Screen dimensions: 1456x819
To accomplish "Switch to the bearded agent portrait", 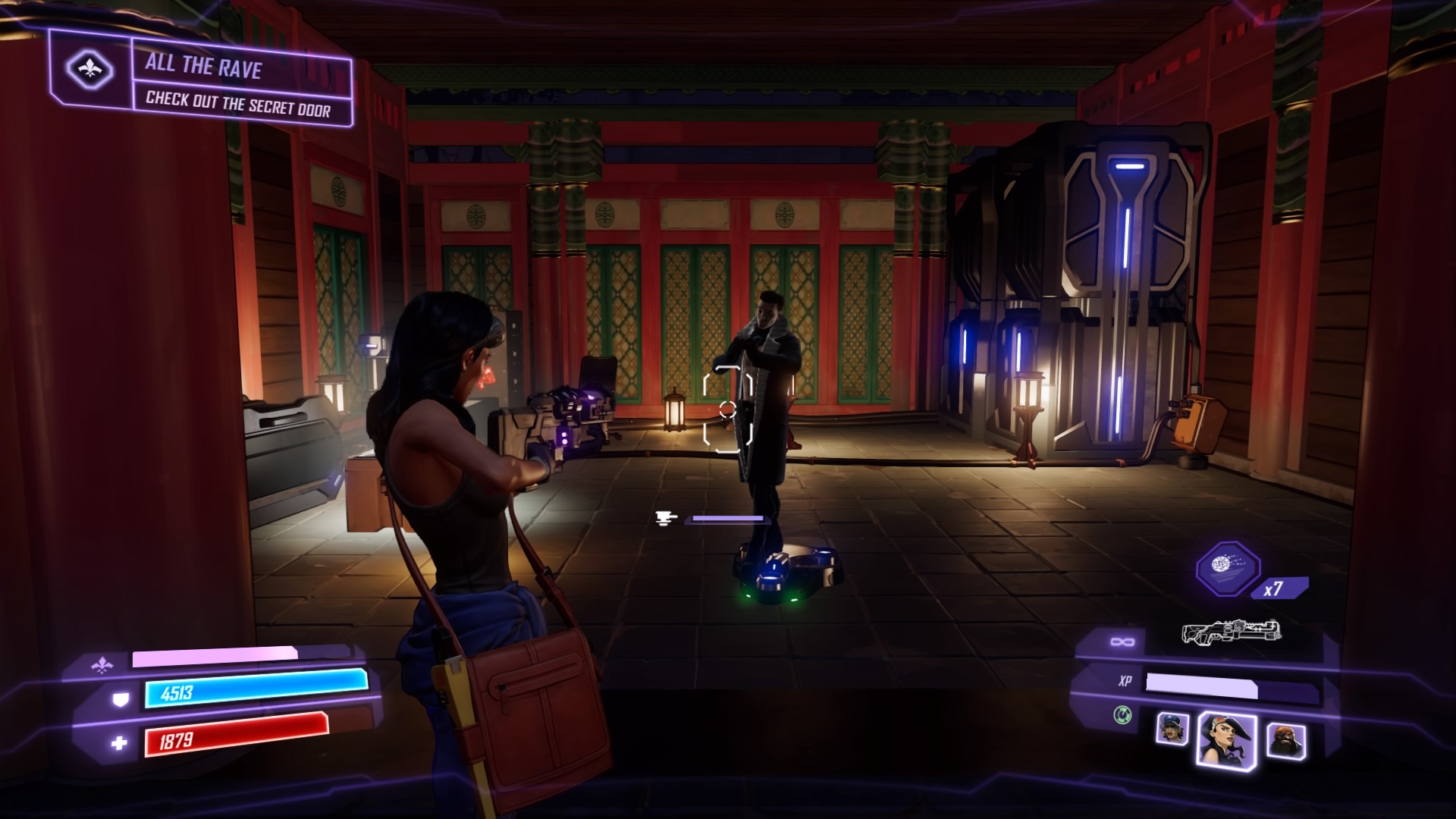I will (1286, 739).
